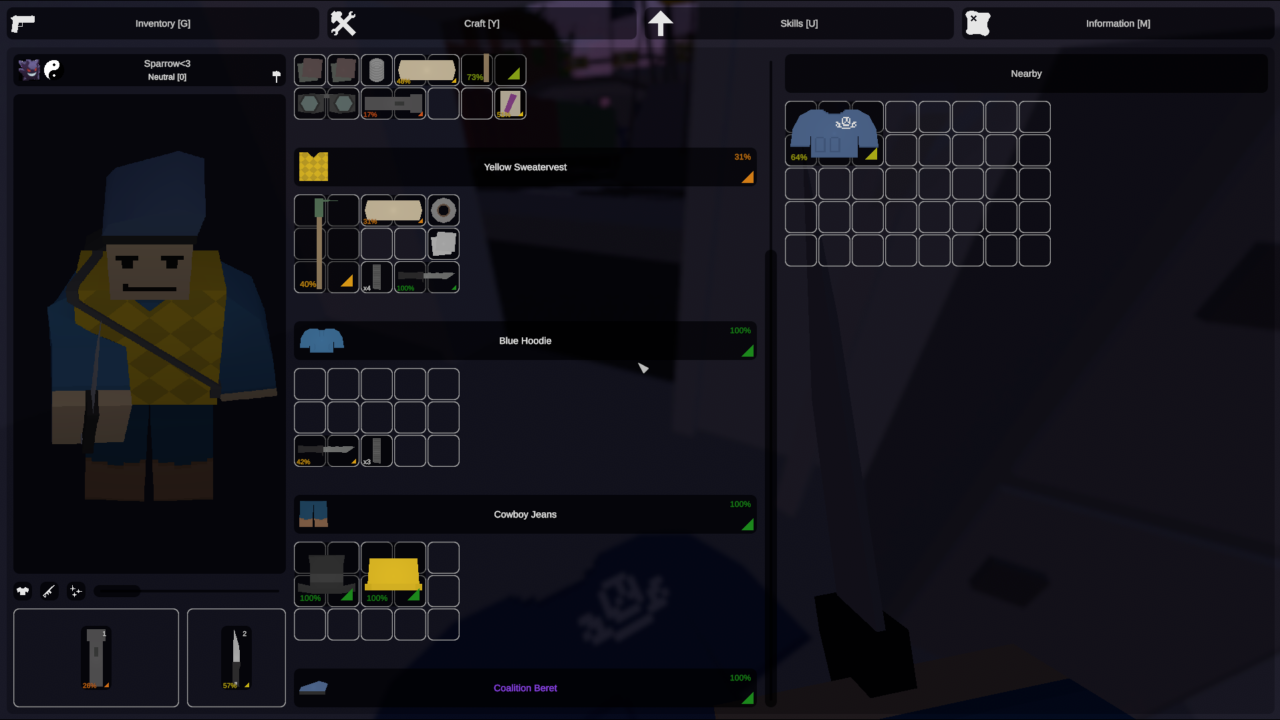Image resolution: width=1280 pixels, height=720 pixels.
Task: Select the knife in hotbar slot 2
Action: coord(236,658)
